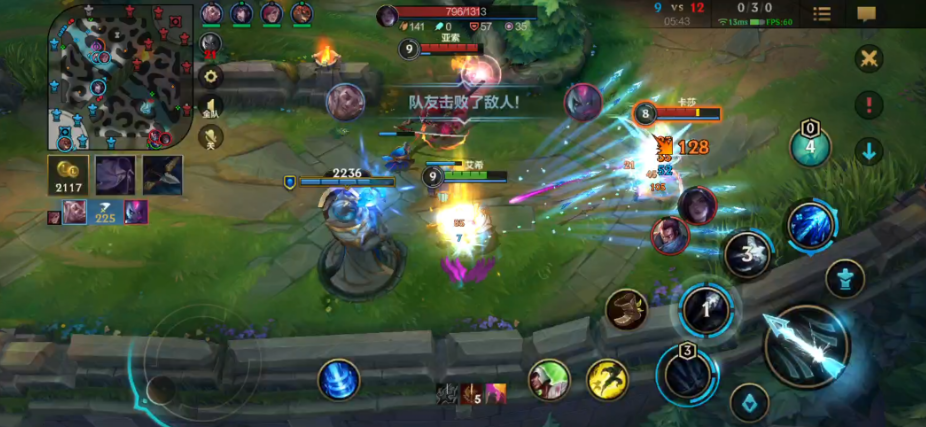926x427 pixels.
Task: Activate the teal ward trinket
Action: click(x=810, y=147)
